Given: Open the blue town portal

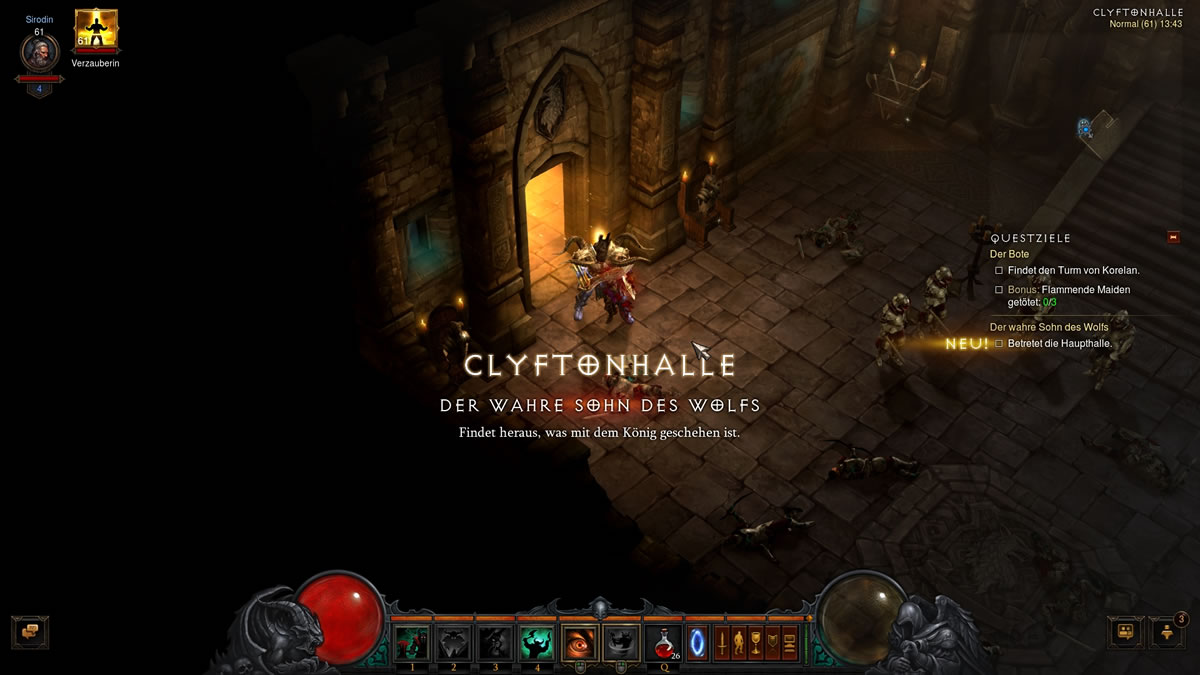Looking at the screenshot, I should pyautogui.click(x=696, y=641).
